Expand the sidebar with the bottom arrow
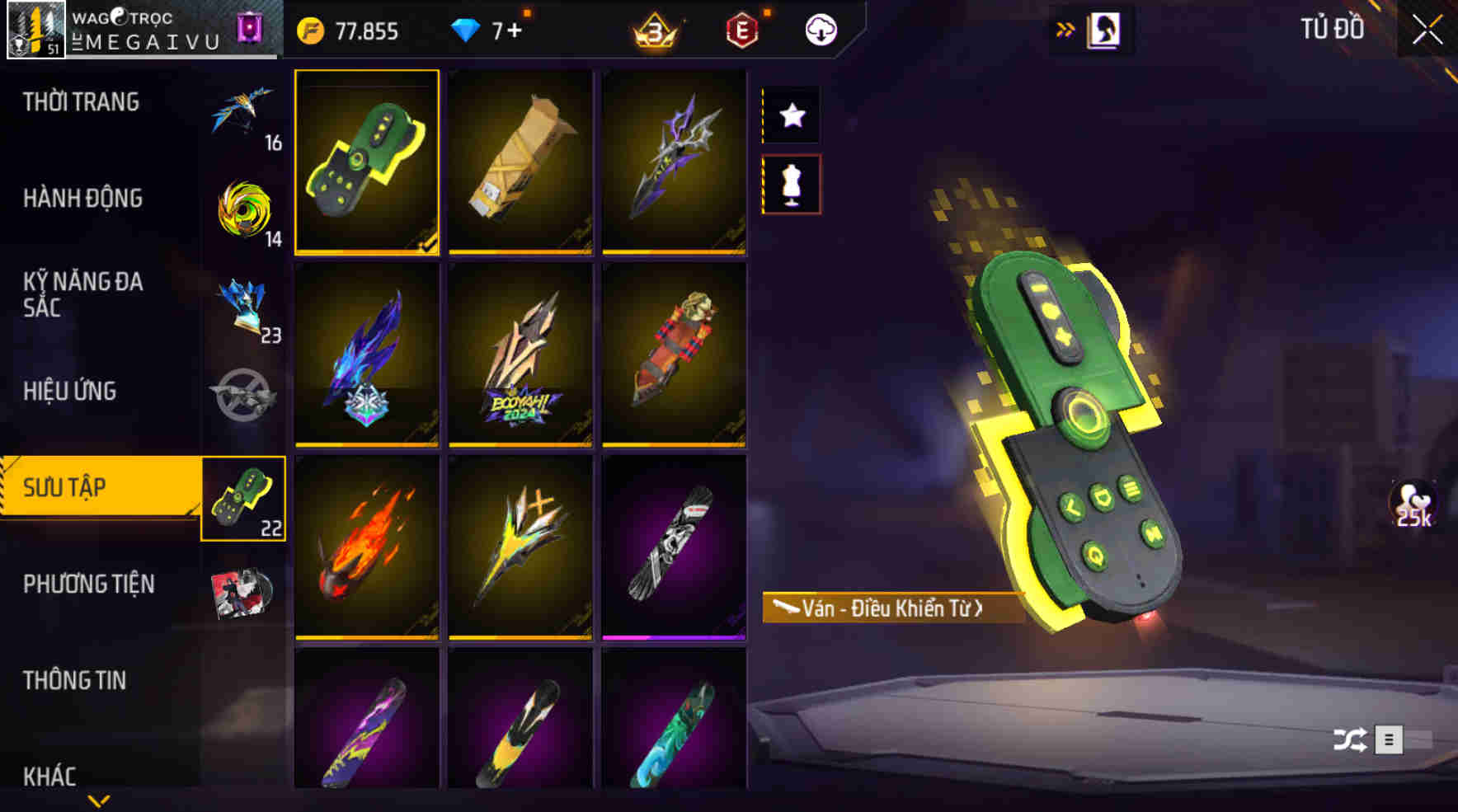Viewport: 1458px width, 812px height. pos(97,800)
